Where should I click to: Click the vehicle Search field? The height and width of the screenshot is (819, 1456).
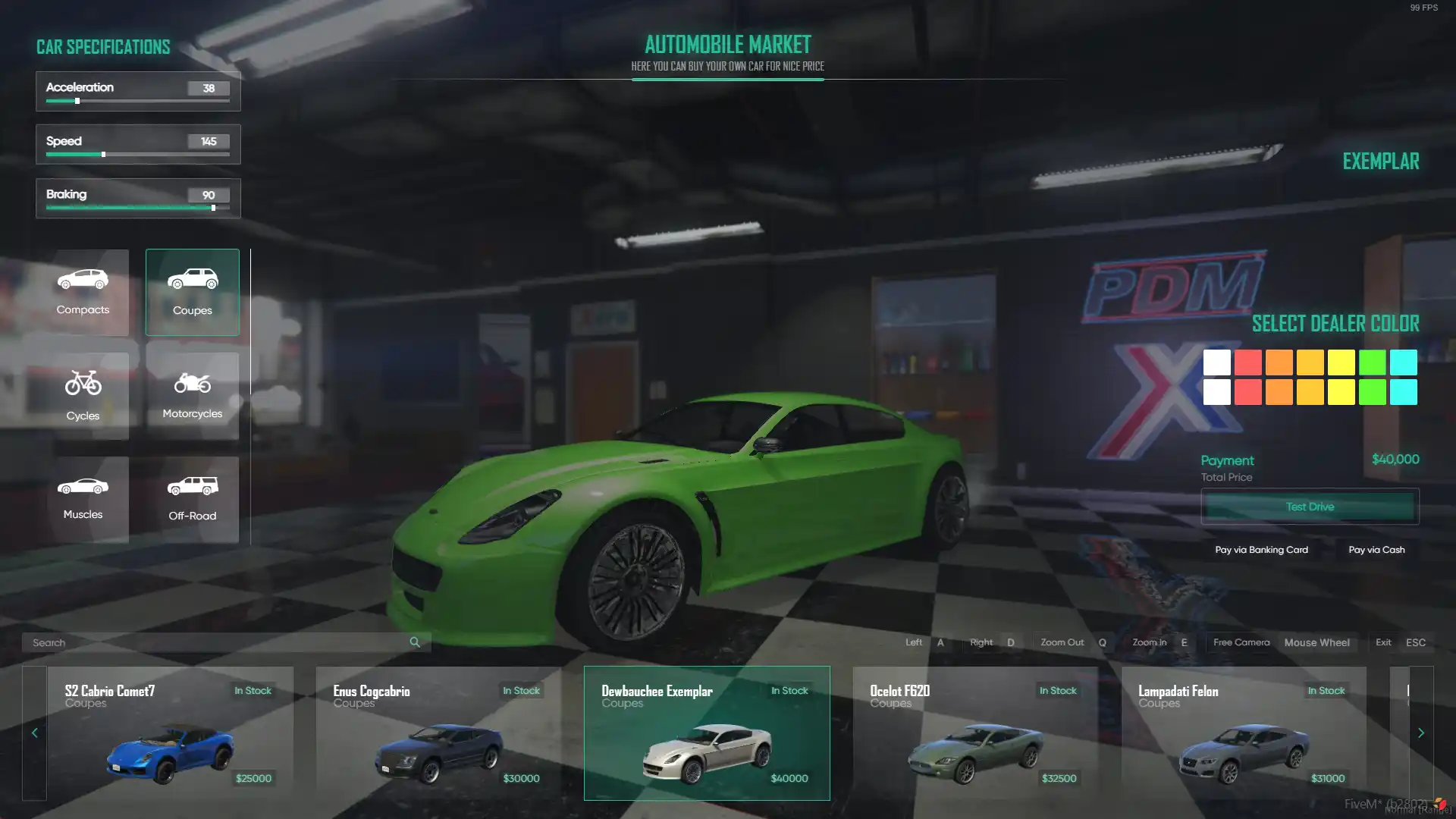point(216,642)
